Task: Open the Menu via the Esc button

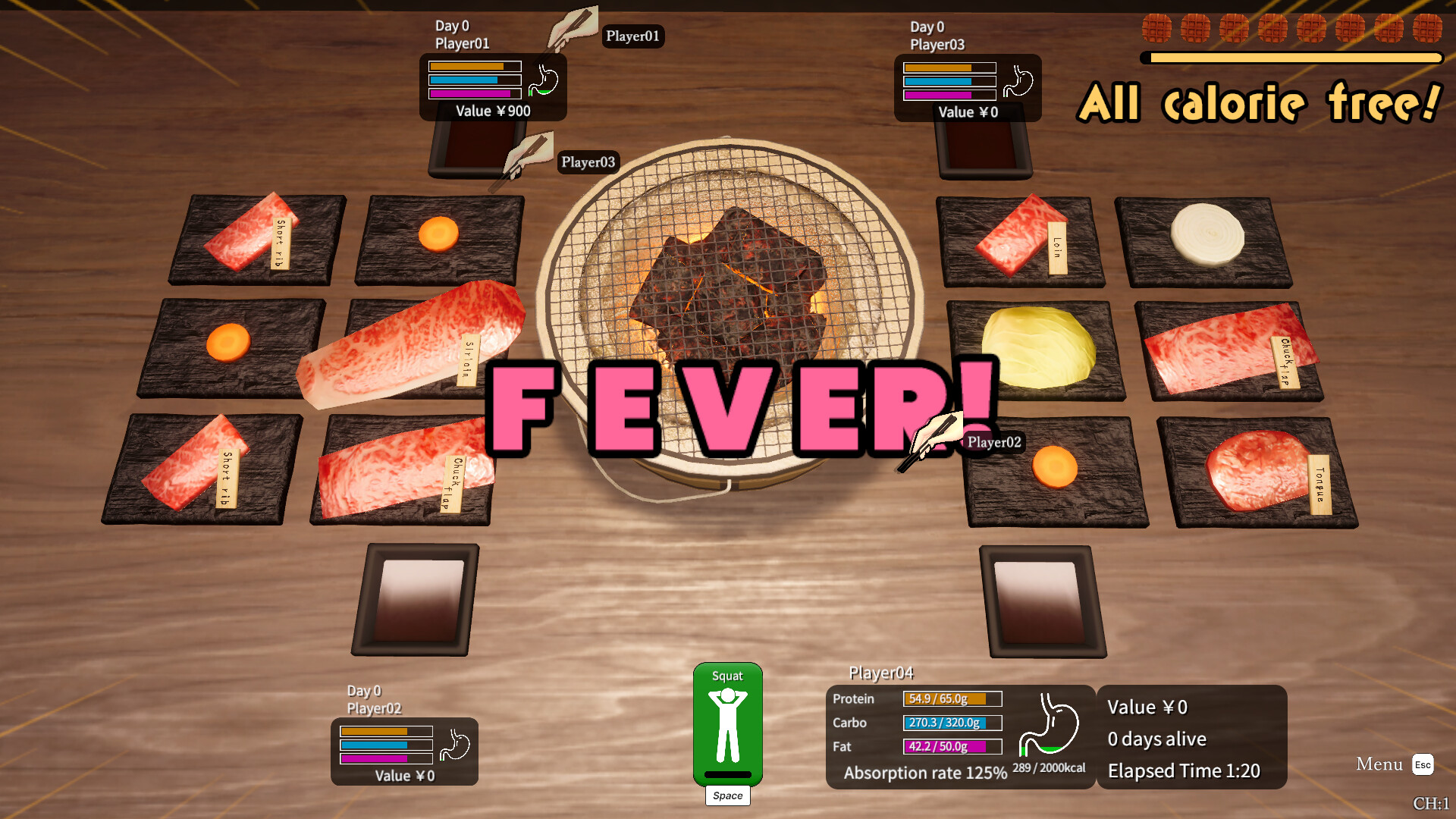Action: (1424, 765)
